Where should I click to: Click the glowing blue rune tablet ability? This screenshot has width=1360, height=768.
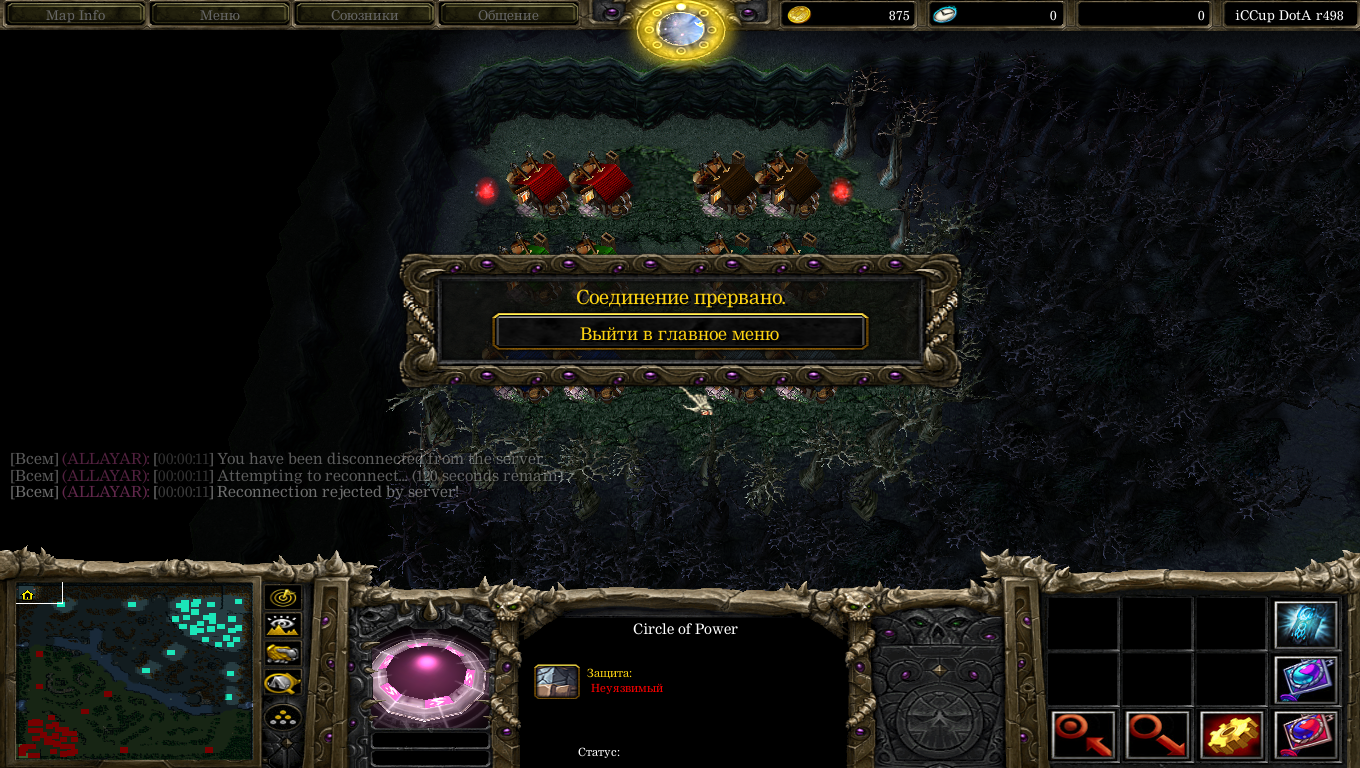1306,625
